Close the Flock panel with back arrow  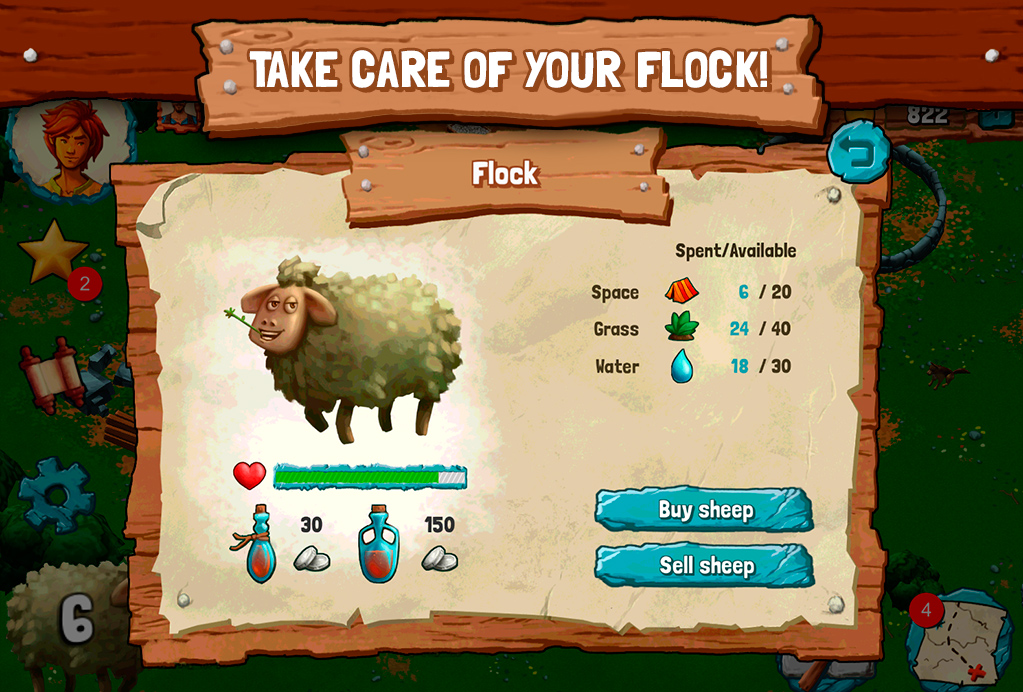pyautogui.click(x=858, y=152)
